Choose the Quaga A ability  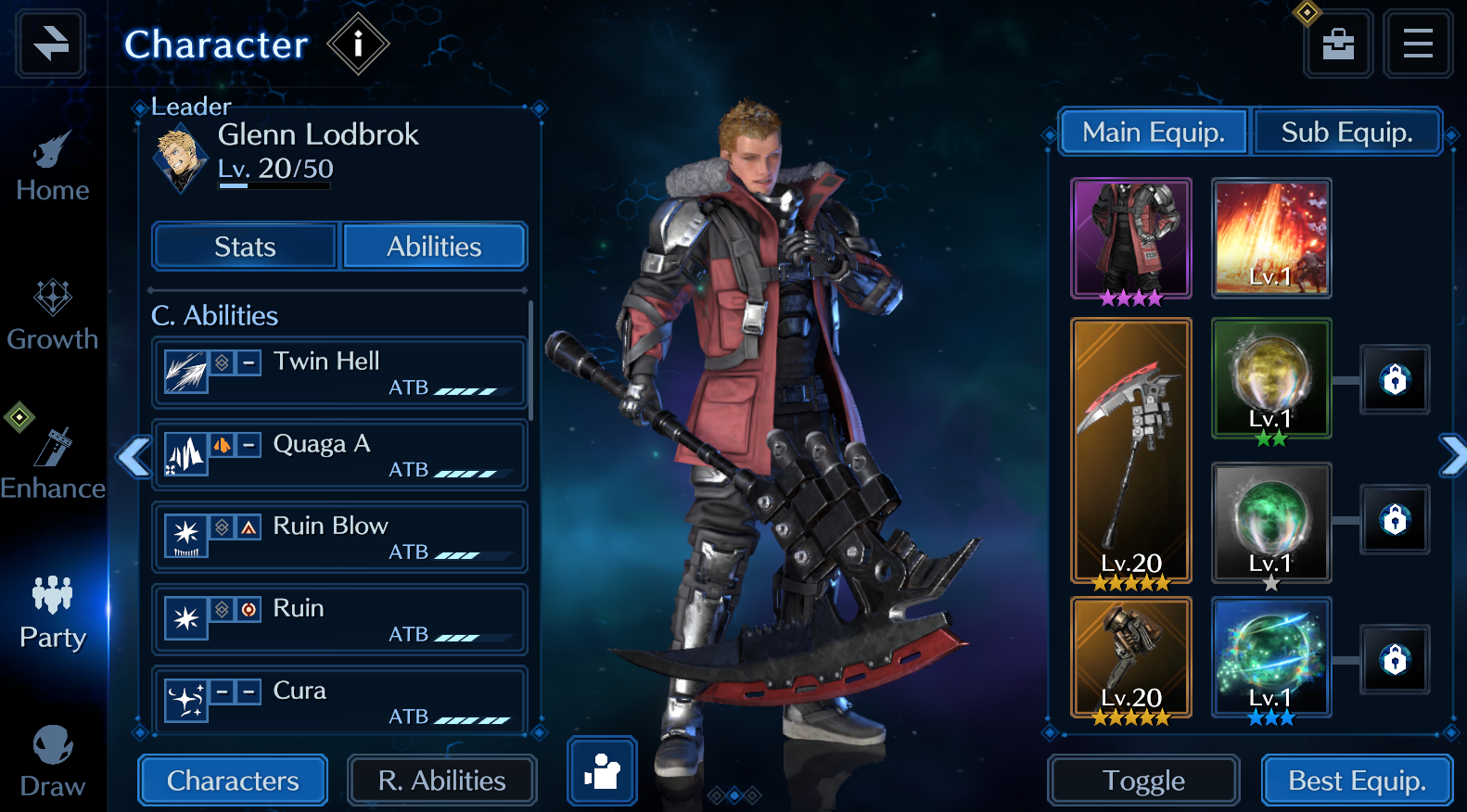(x=339, y=455)
